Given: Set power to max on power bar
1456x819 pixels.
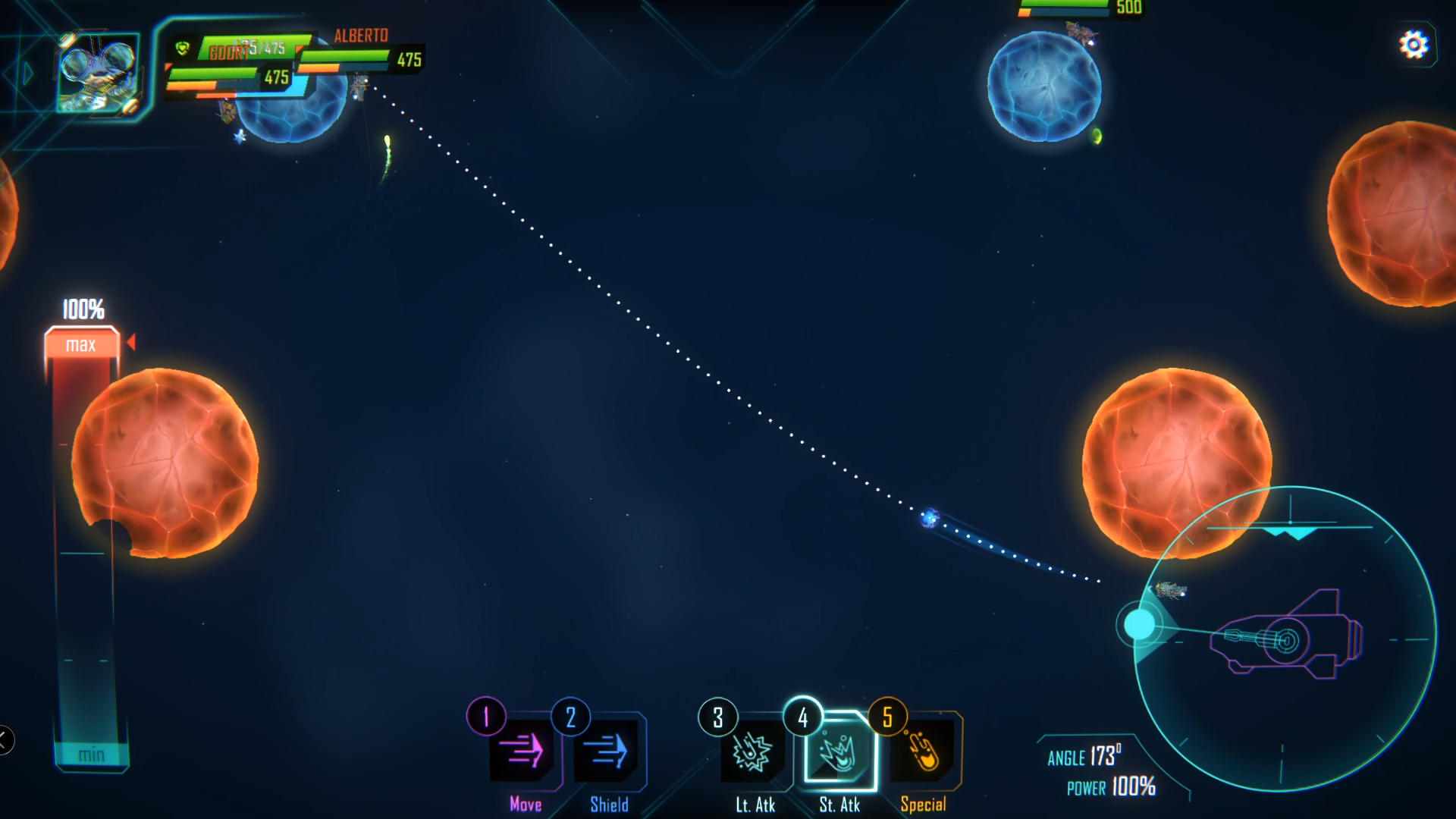Looking at the screenshot, I should click(x=81, y=345).
